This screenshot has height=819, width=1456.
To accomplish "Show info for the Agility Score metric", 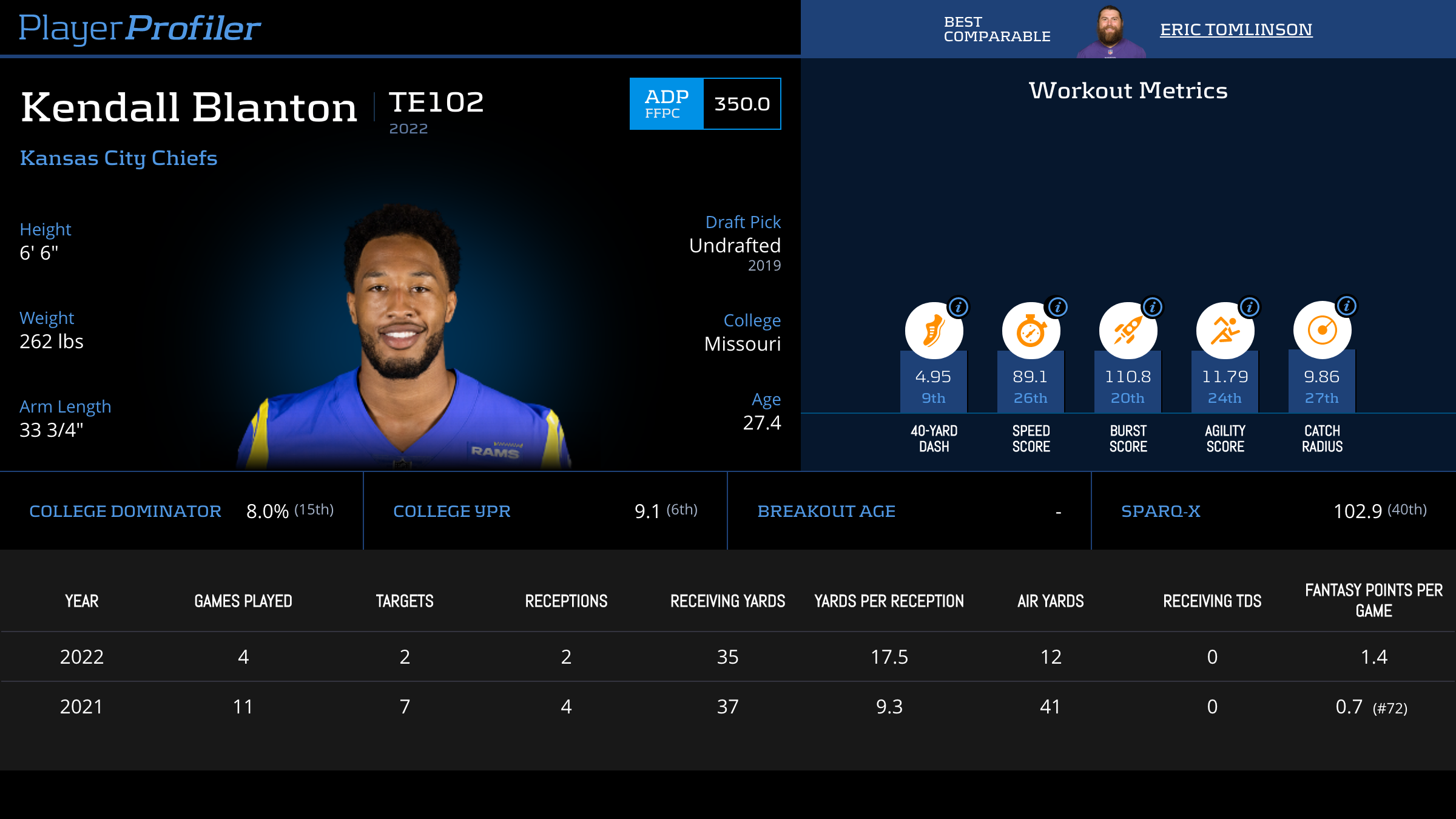I will coord(1250,307).
